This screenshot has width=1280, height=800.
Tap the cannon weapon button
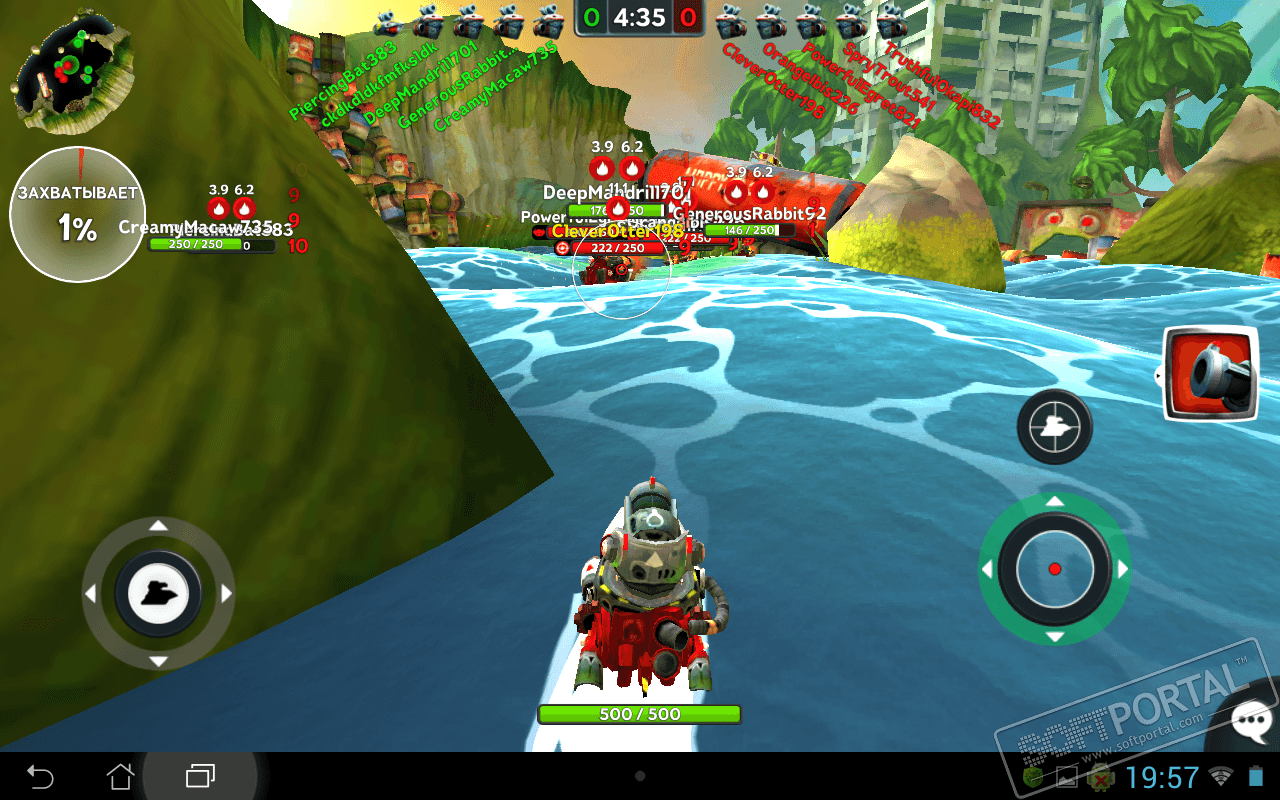coord(1210,372)
